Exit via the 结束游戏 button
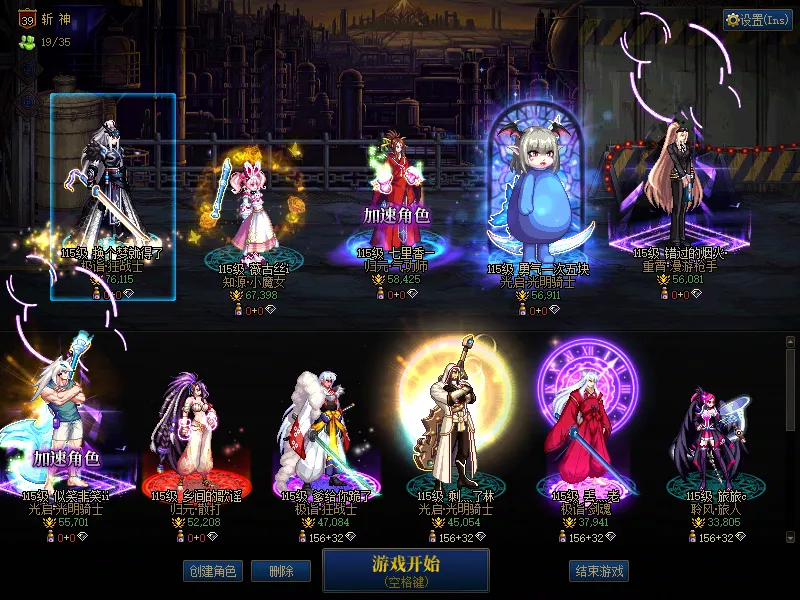 tap(600, 571)
